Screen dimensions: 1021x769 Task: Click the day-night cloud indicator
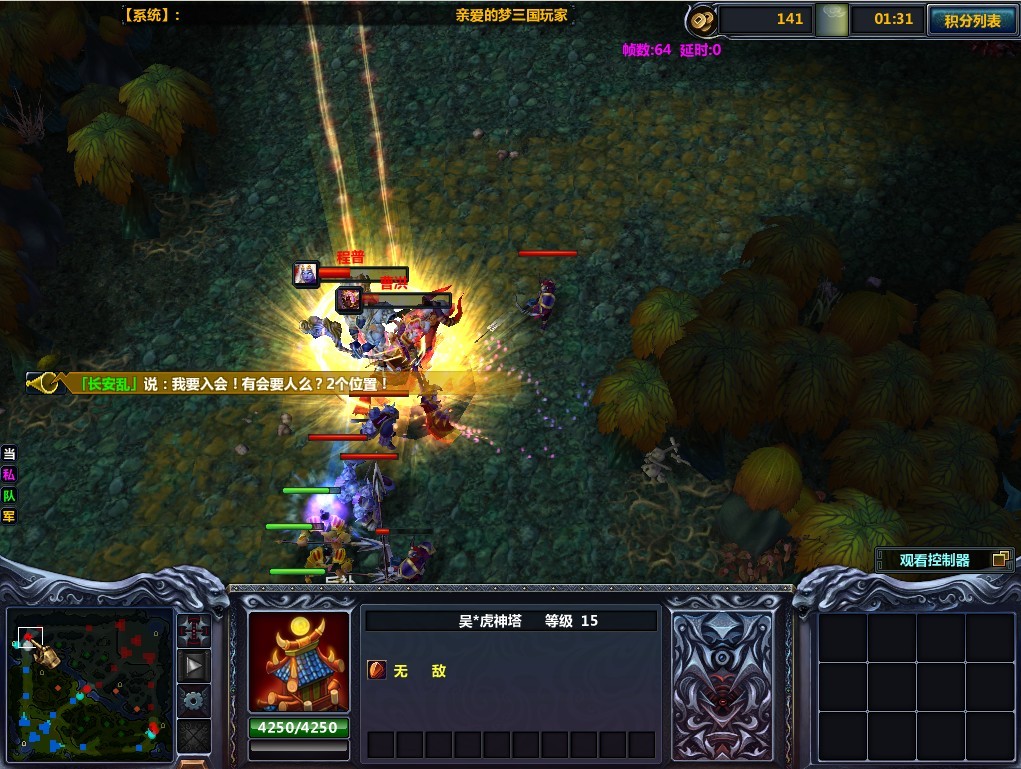coord(831,20)
